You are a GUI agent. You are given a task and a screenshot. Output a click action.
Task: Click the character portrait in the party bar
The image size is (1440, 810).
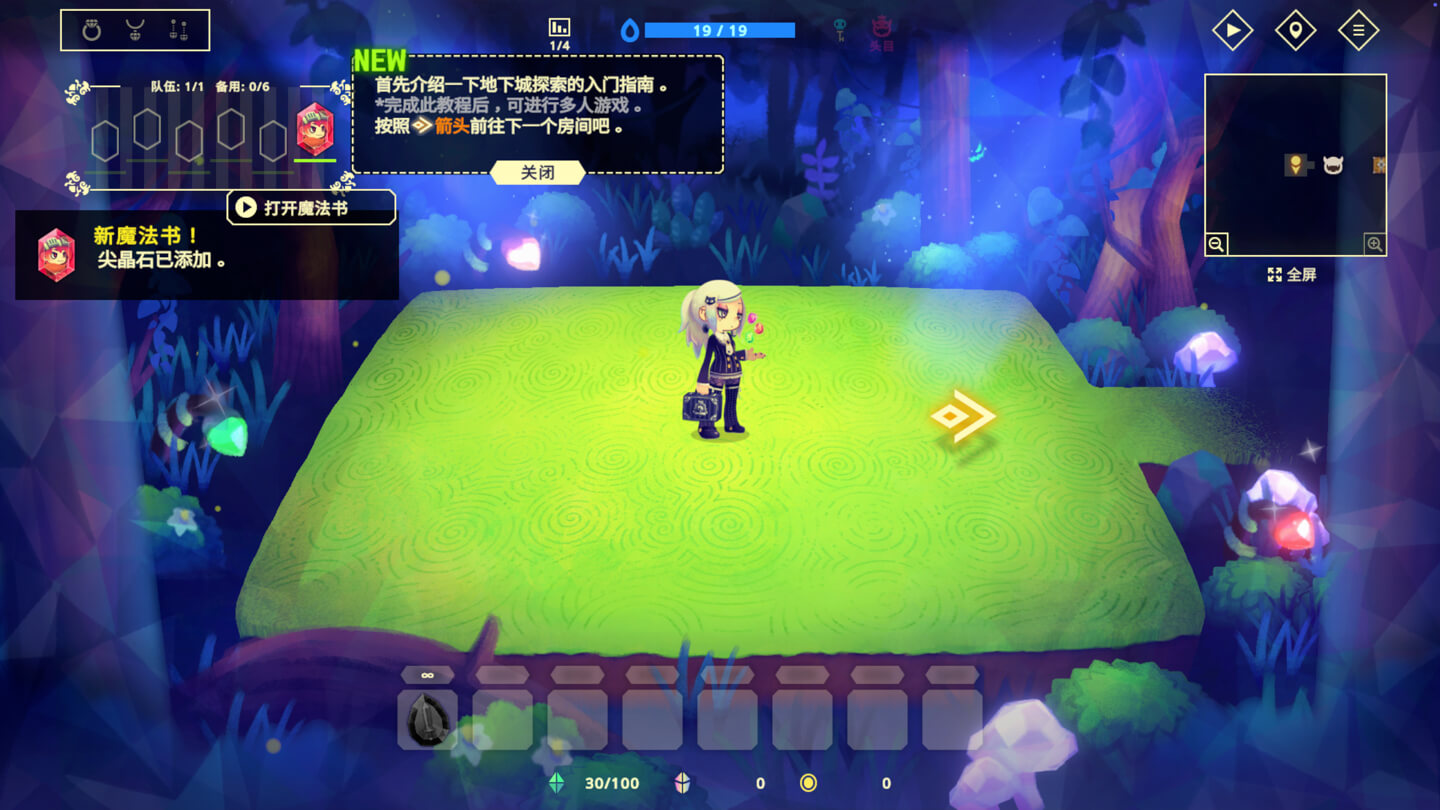coord(316,130)
